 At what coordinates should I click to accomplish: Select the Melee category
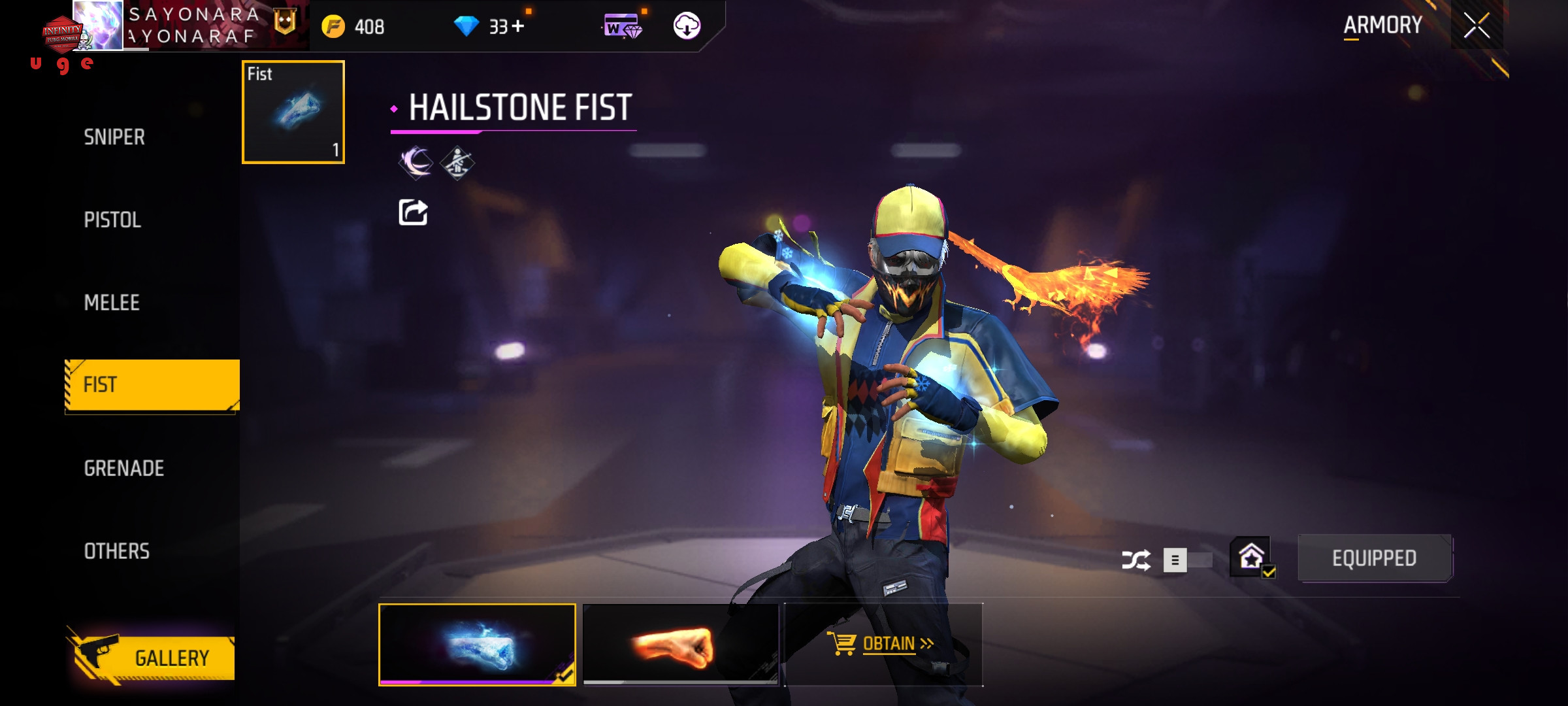112,303
